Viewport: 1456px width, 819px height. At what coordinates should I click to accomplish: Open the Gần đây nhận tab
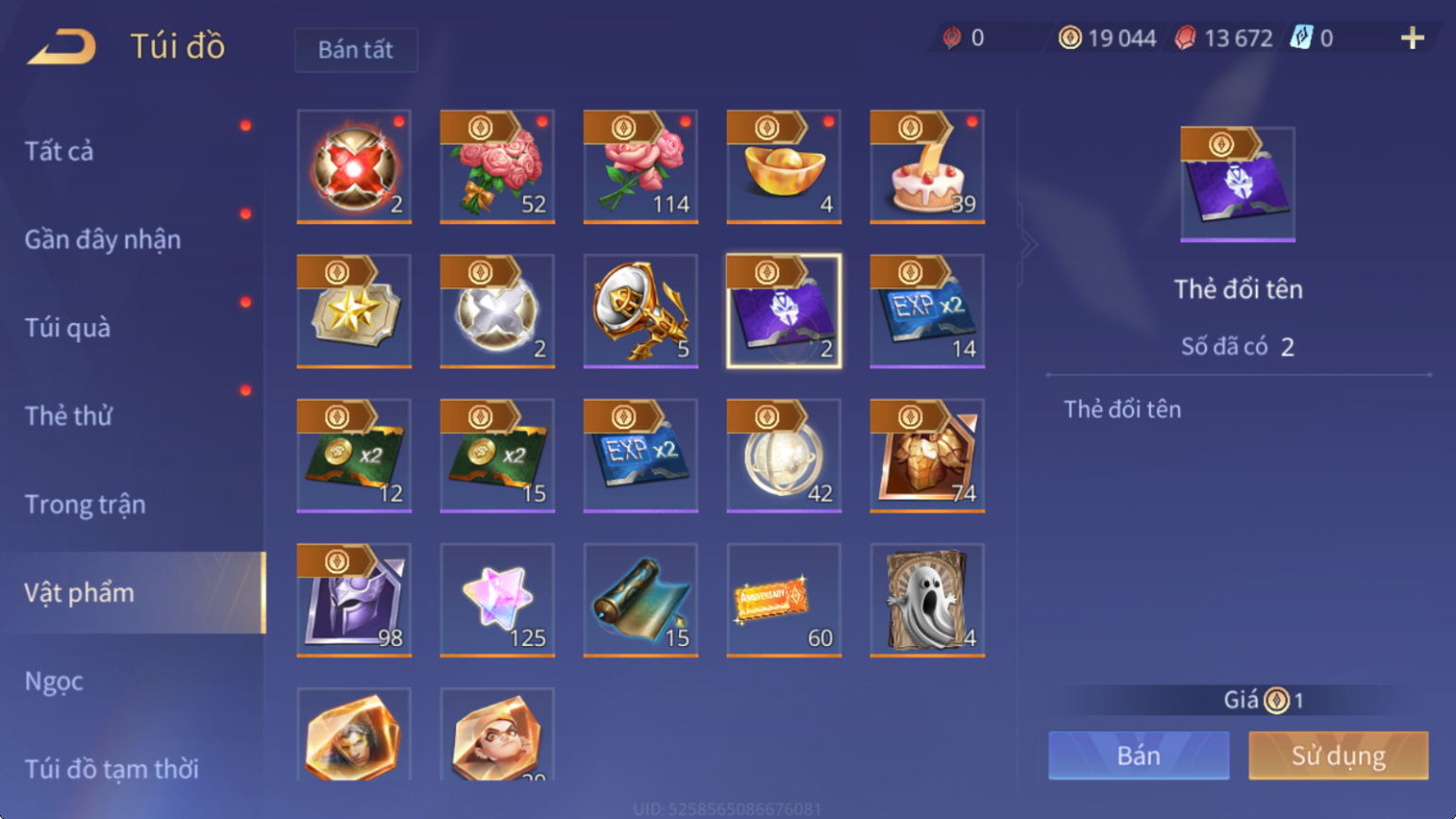tap(102, 240)
